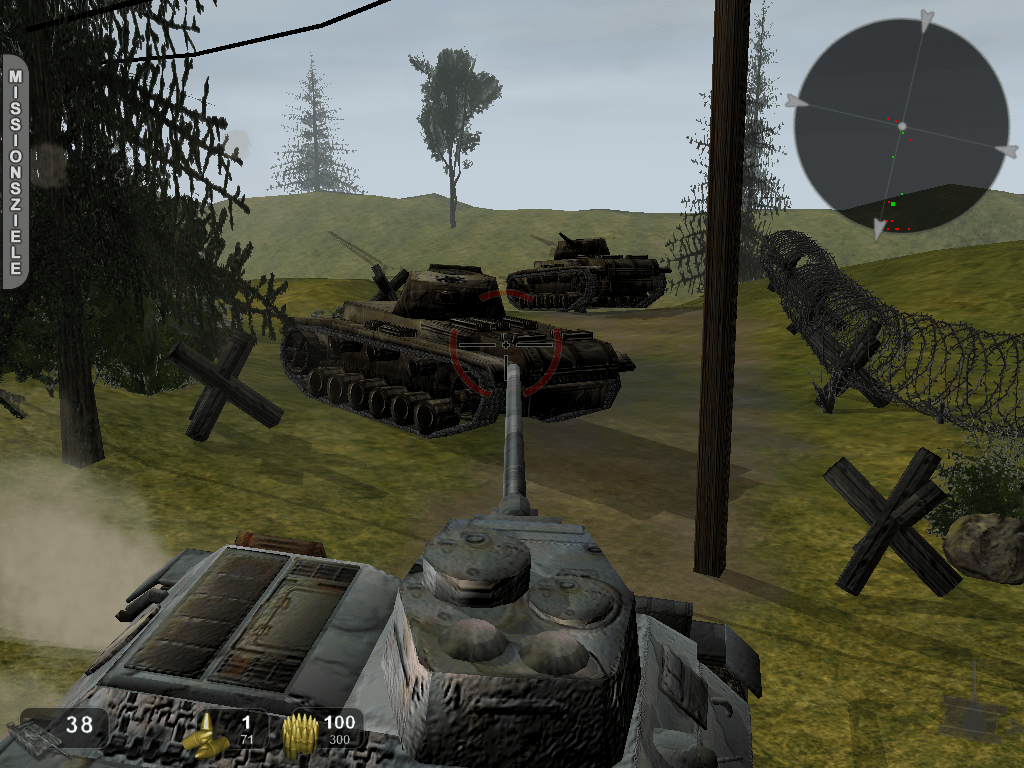Click the circular radar minimap
The image size is (1024, 768).
pyautogui.click(x=901, y=126)
